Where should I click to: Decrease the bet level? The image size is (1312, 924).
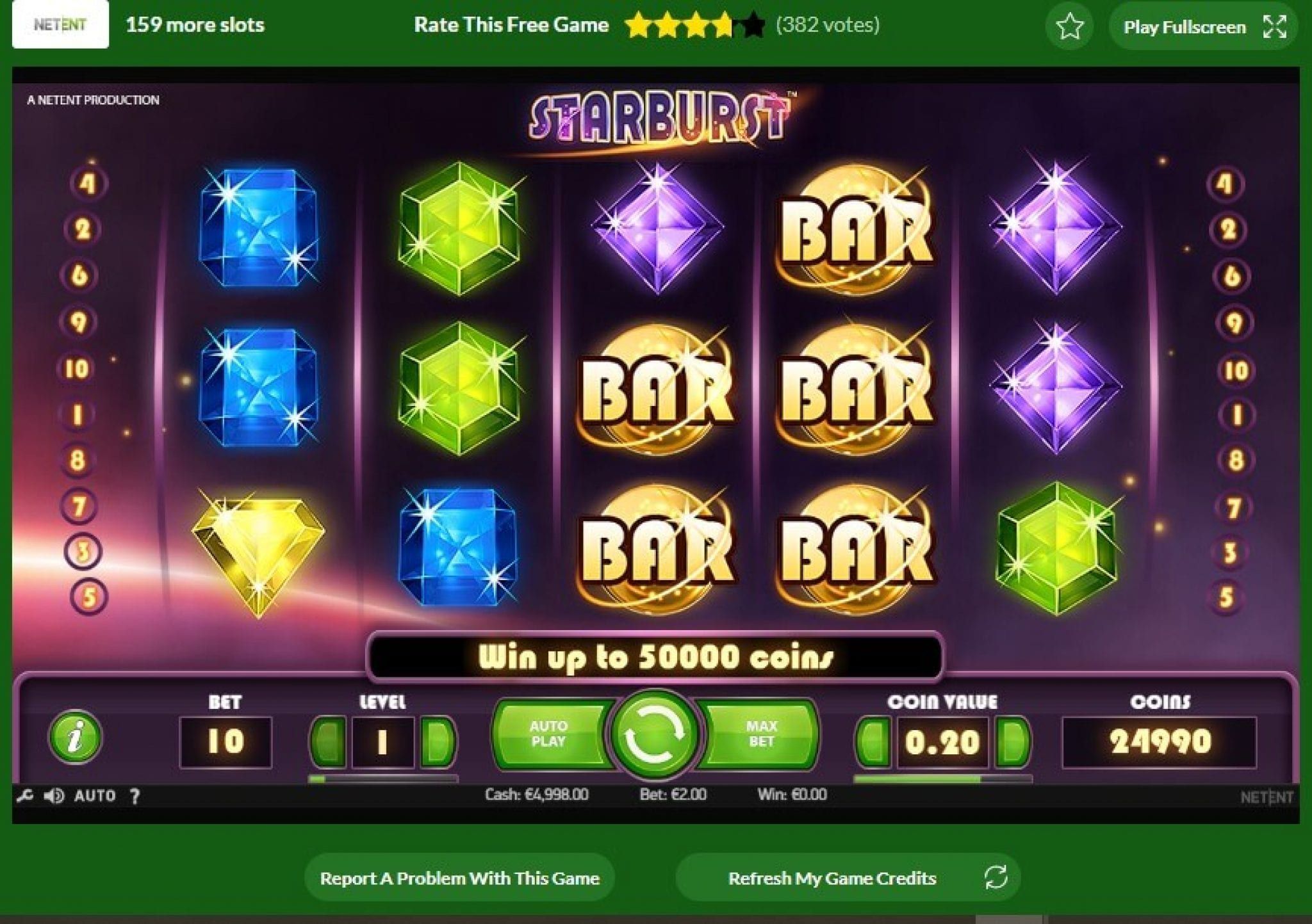(328, 742)
